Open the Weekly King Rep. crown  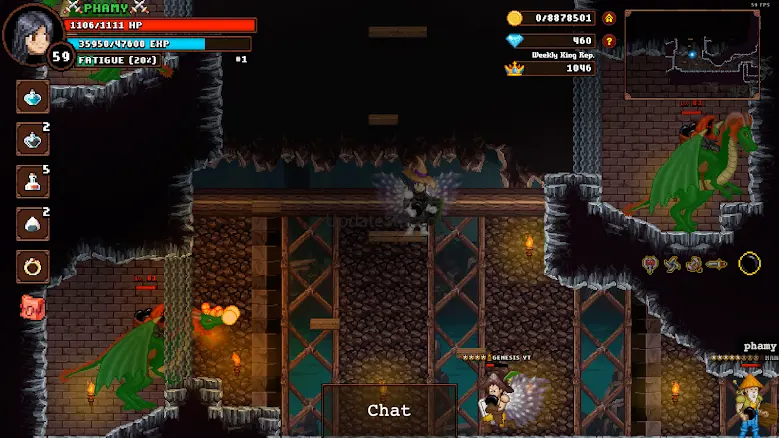515,68
